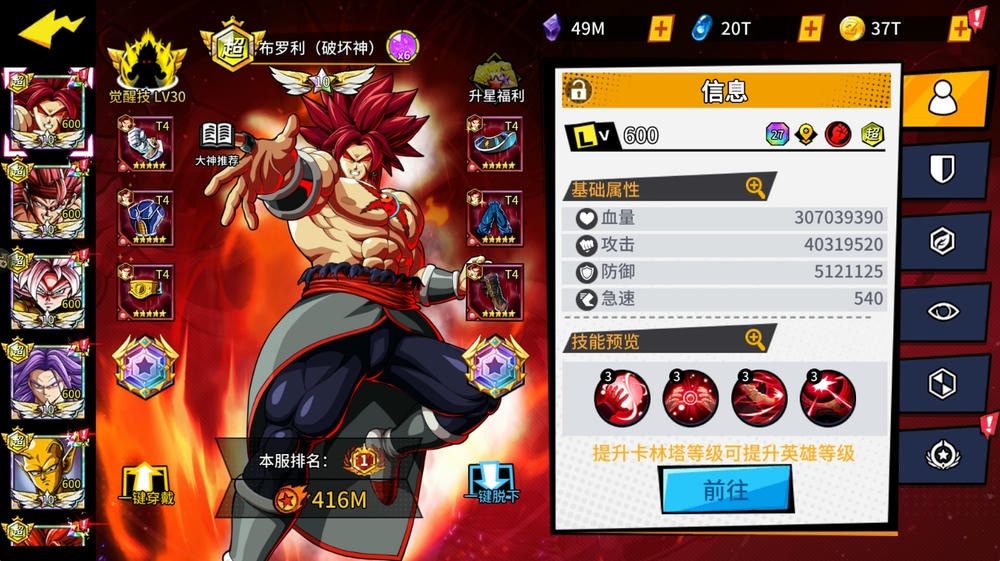
Task: Open the 大神推荐 book guide
Action: pyautogui.click(x=217, y=144)
